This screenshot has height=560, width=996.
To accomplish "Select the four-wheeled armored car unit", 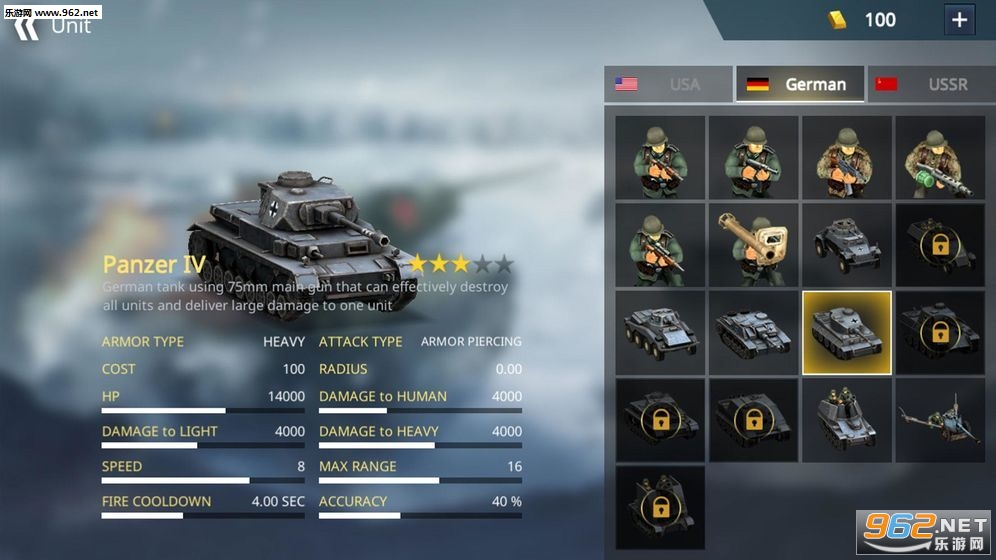I will (x=846, y=245).
